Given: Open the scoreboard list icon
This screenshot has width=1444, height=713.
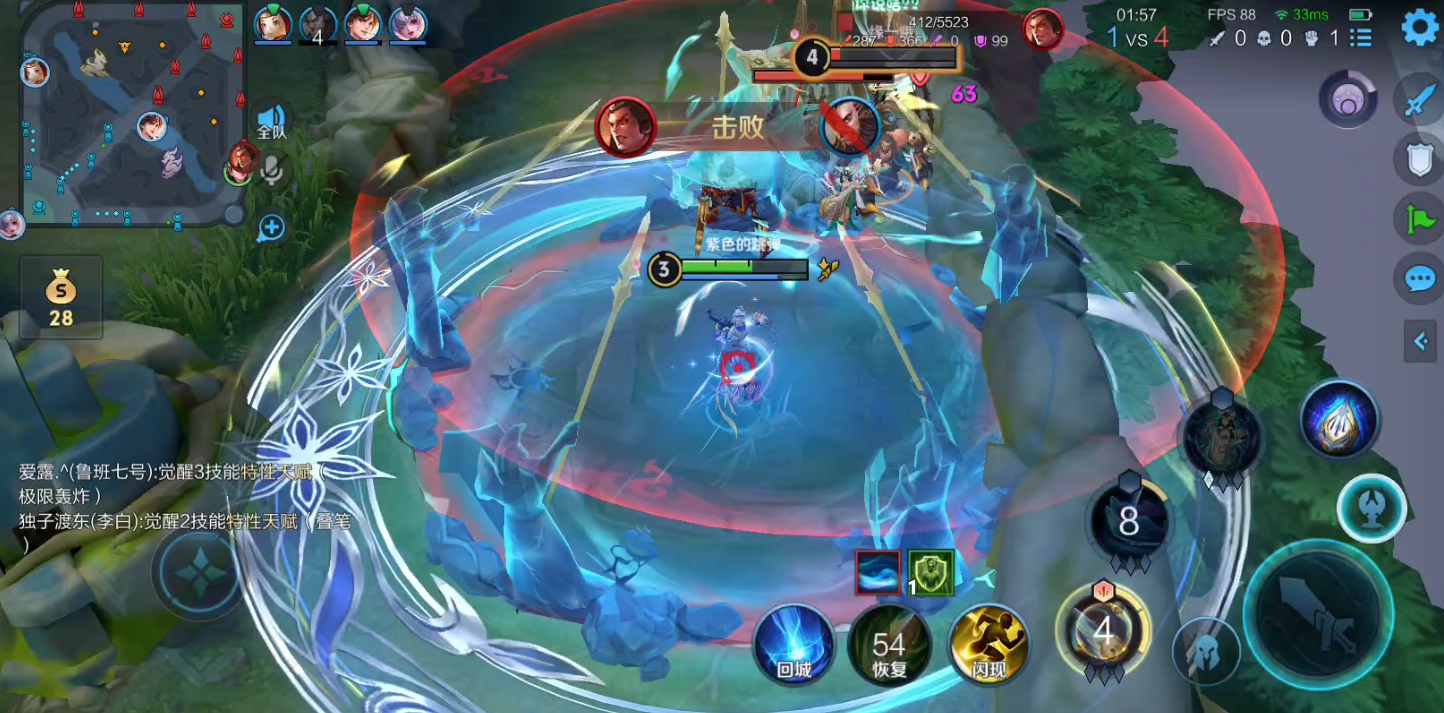Looking at the screenshot, I should click(x=1360, y=38).
